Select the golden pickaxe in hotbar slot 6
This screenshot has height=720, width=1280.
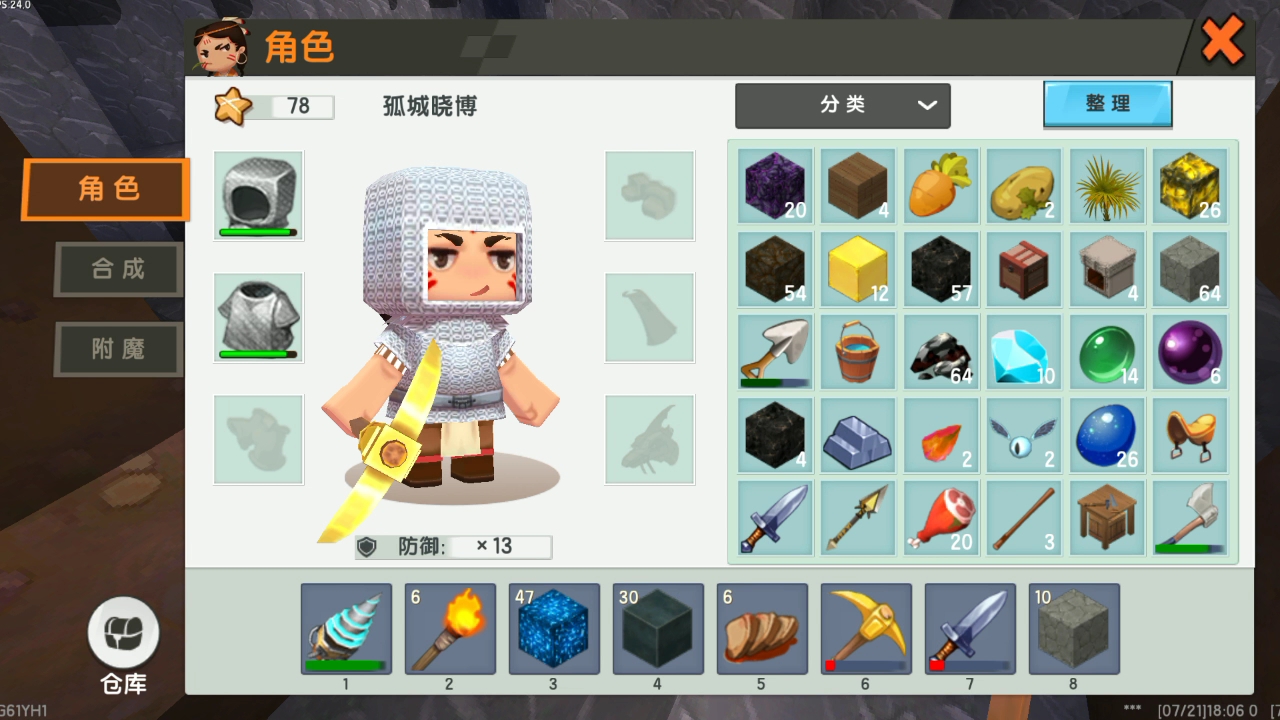[865, 628]
